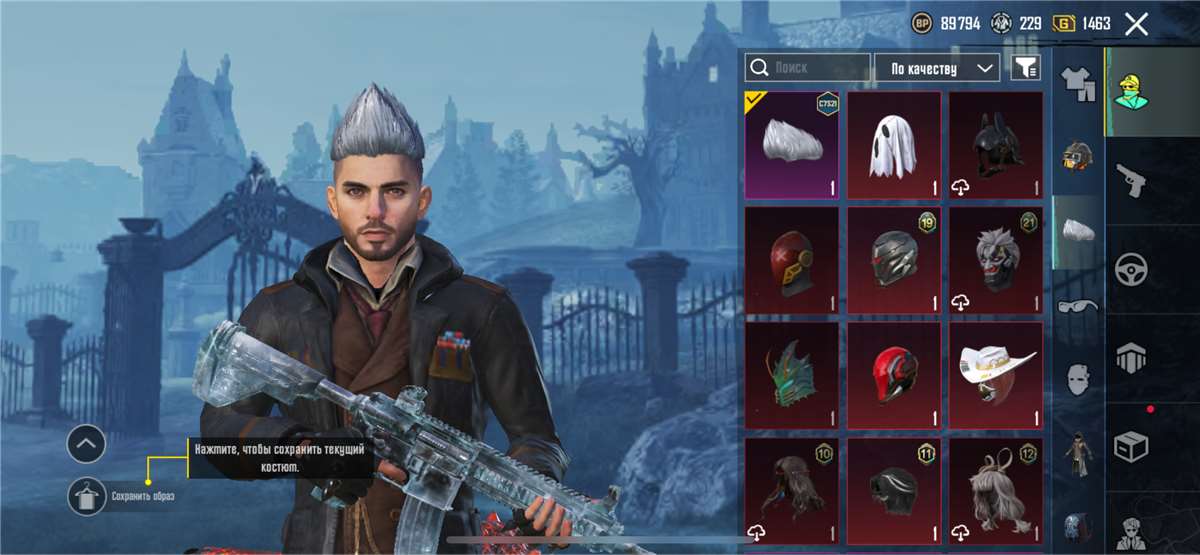Select the black bunny-eared helmet
Image resolution: width=1200 pixels, height=555 pixels.
point(995,146)
